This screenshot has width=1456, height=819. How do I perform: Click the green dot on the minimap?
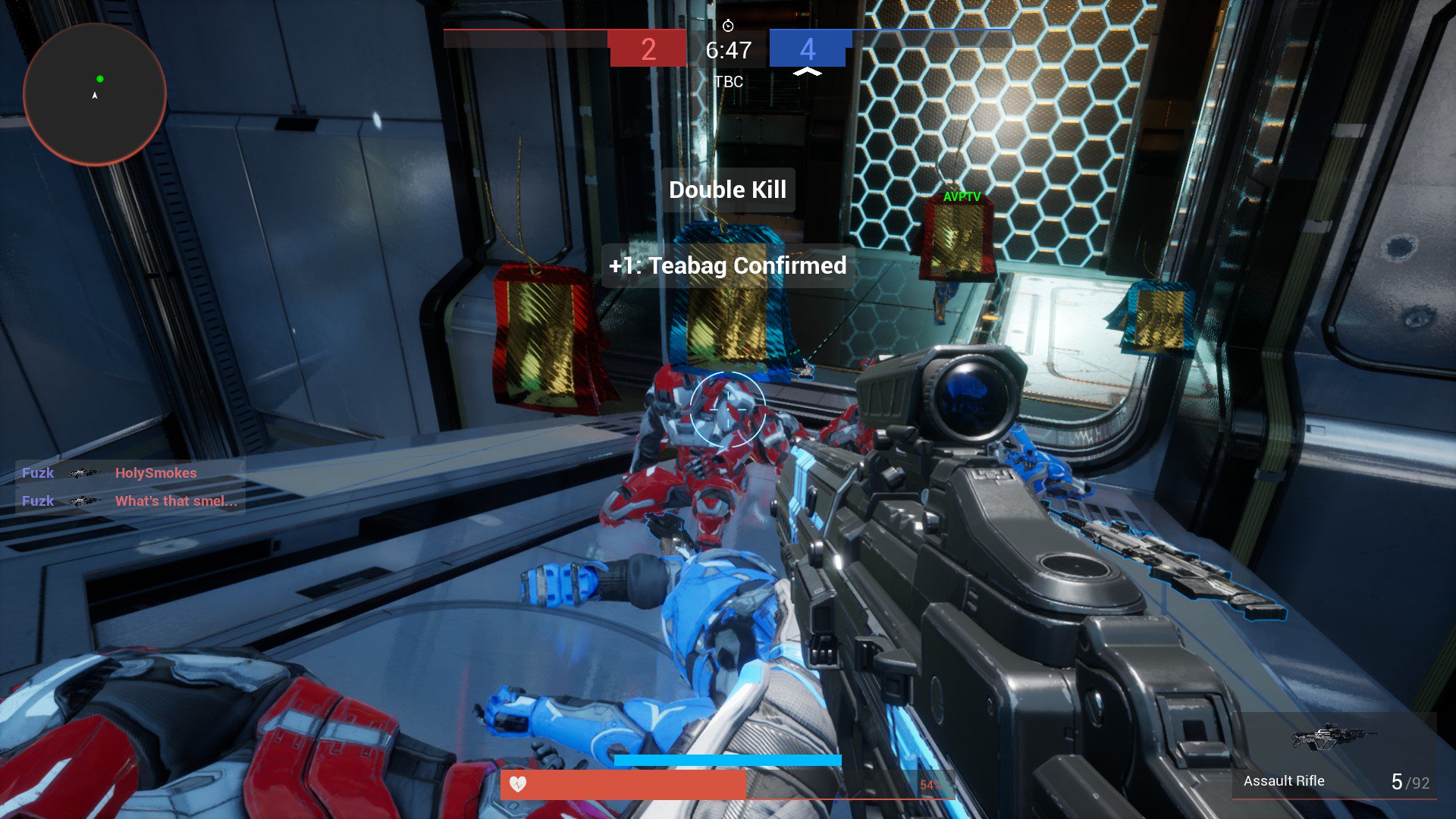click(99, 78)
